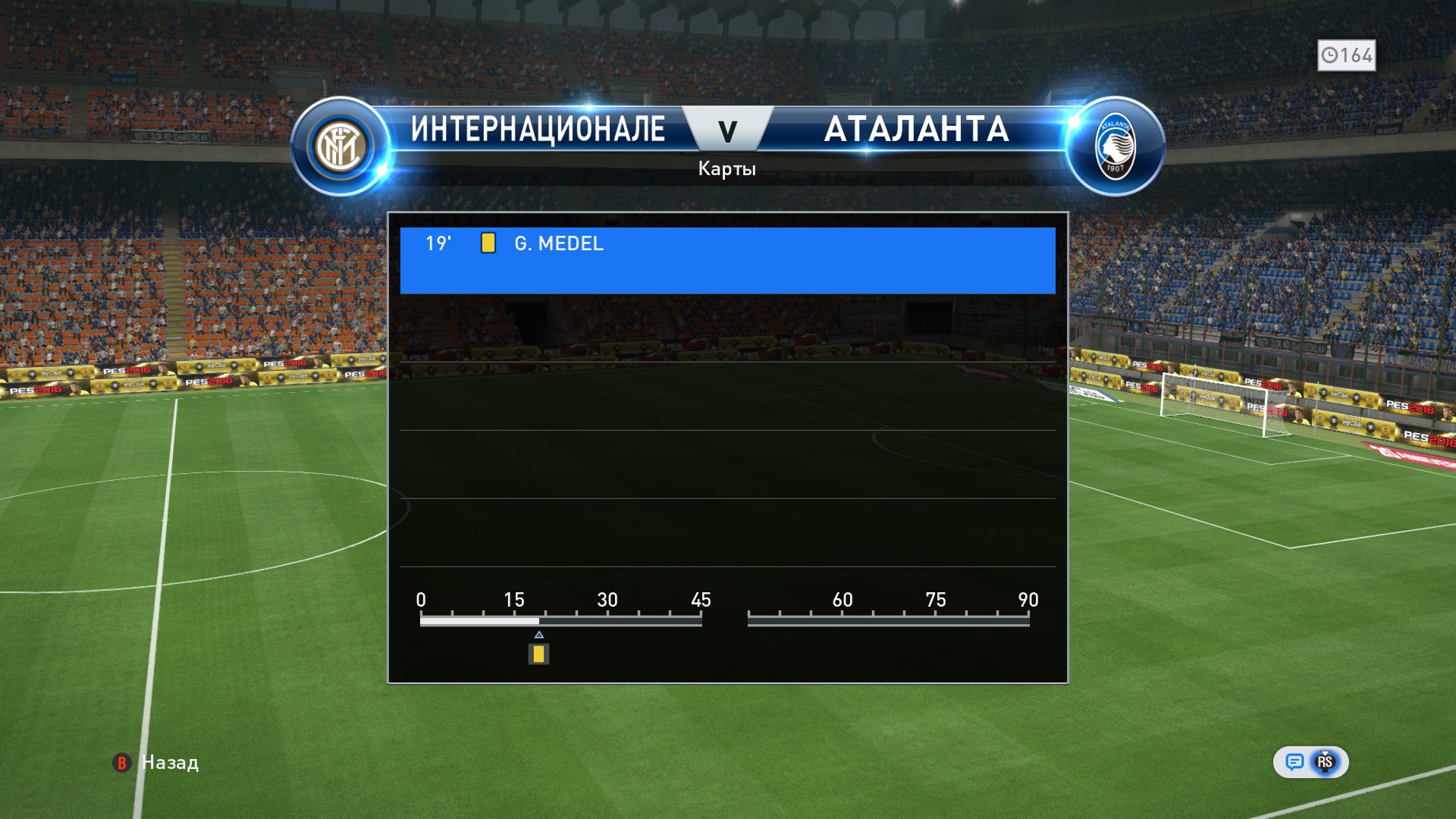
Task: Go back with the Назад button
Action: click(156, 763)
